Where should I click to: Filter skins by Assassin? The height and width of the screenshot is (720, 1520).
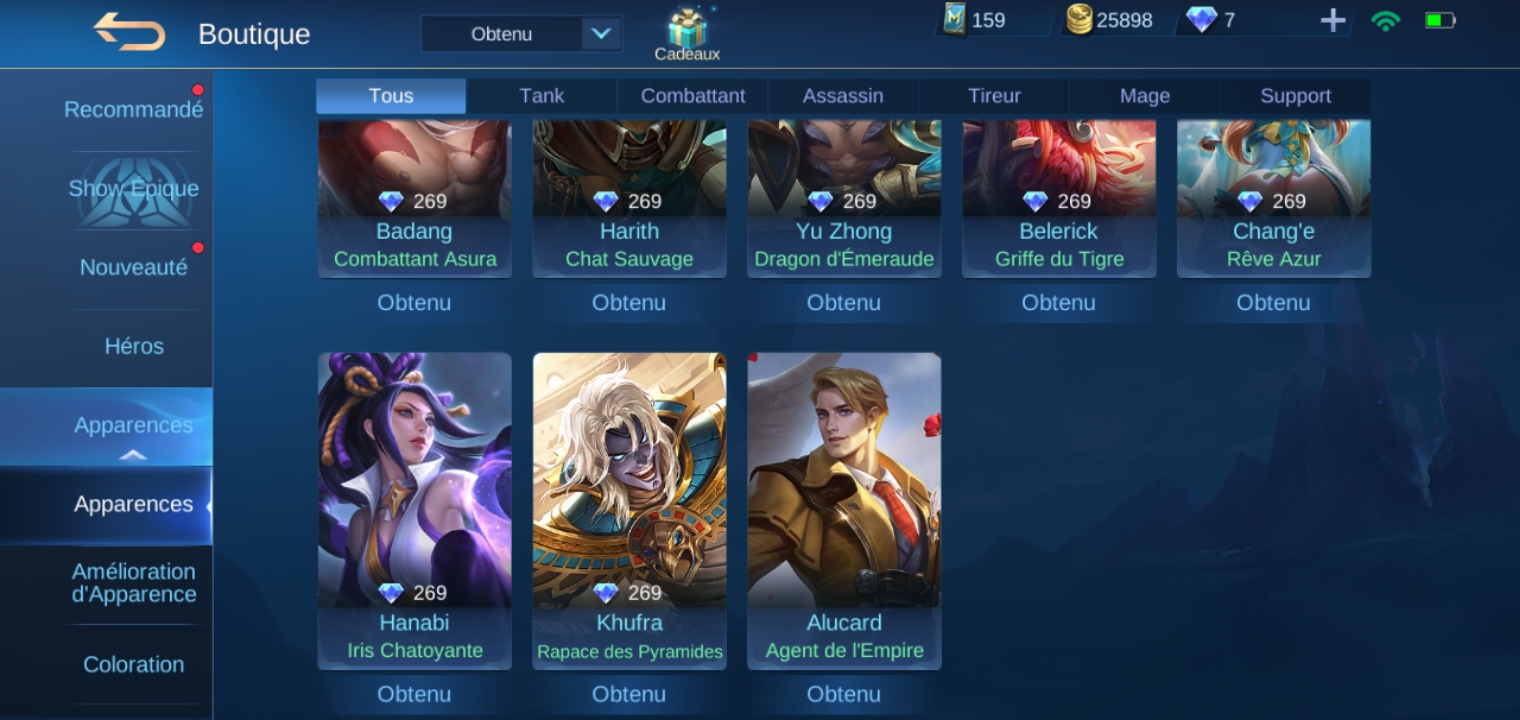tap(842, 96)
